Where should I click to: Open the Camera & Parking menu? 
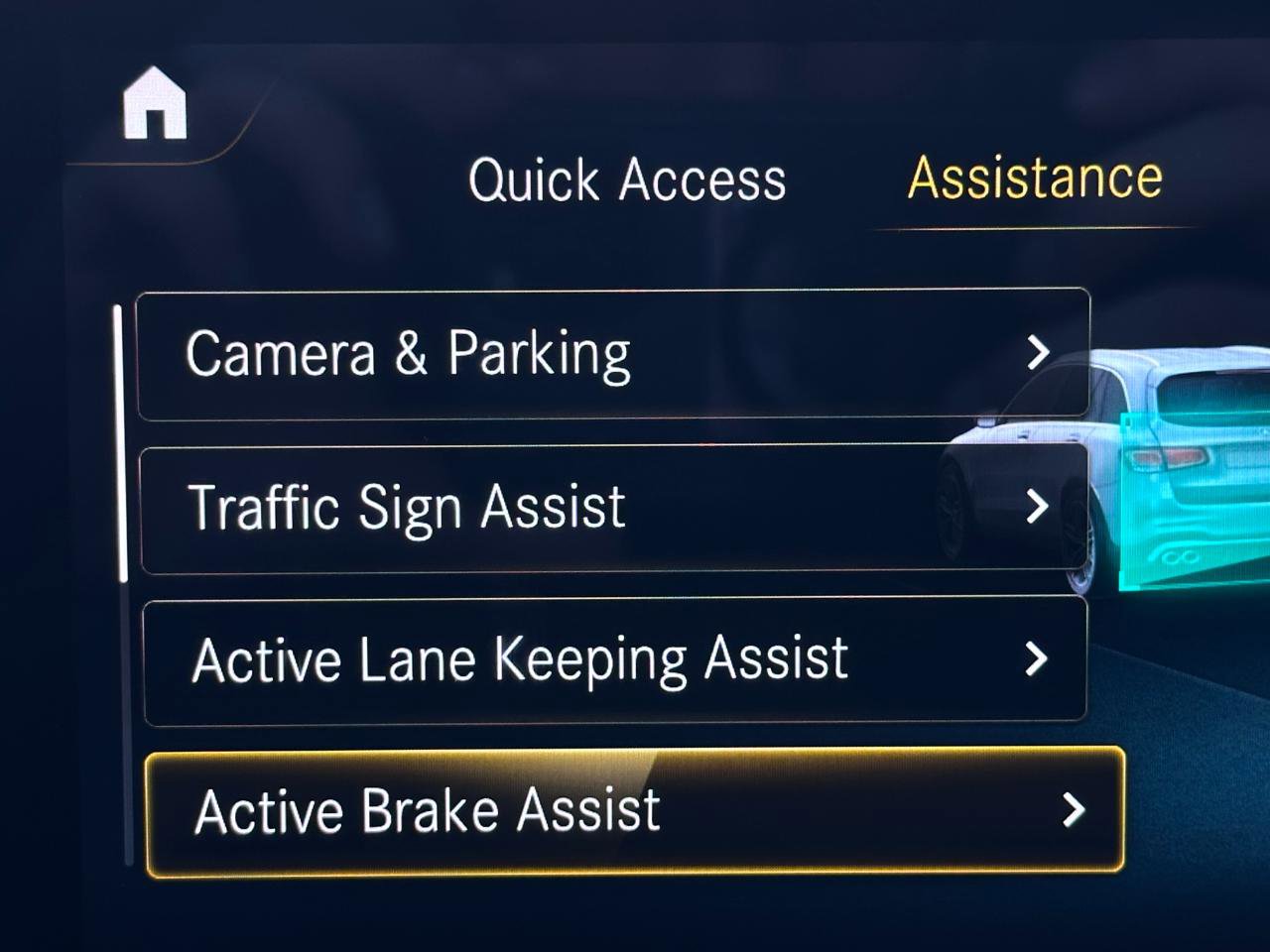pos(612,354)
